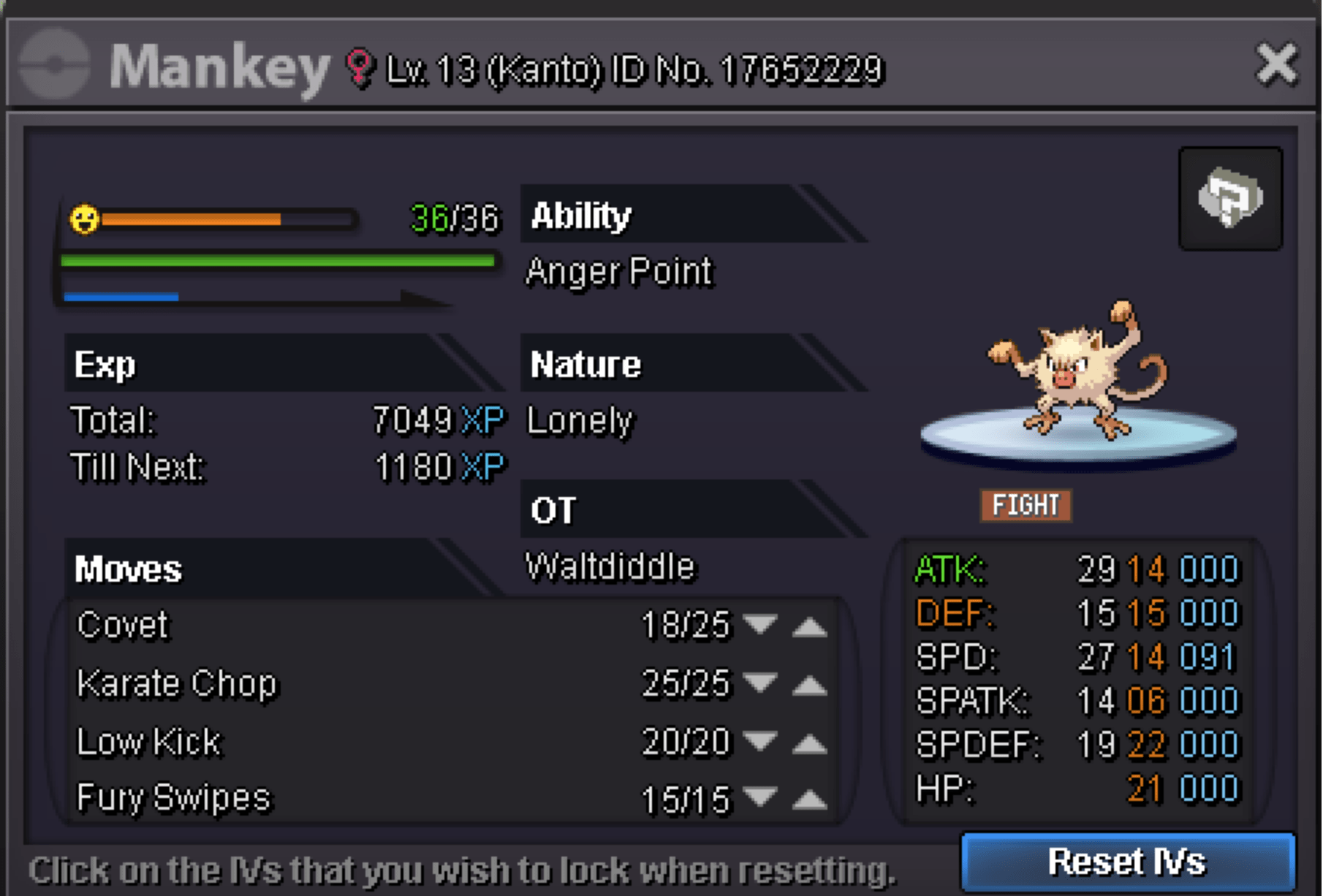Select the Fury Swipes move entry
This screenshot has width=1323, height=896.
point(173,798)
